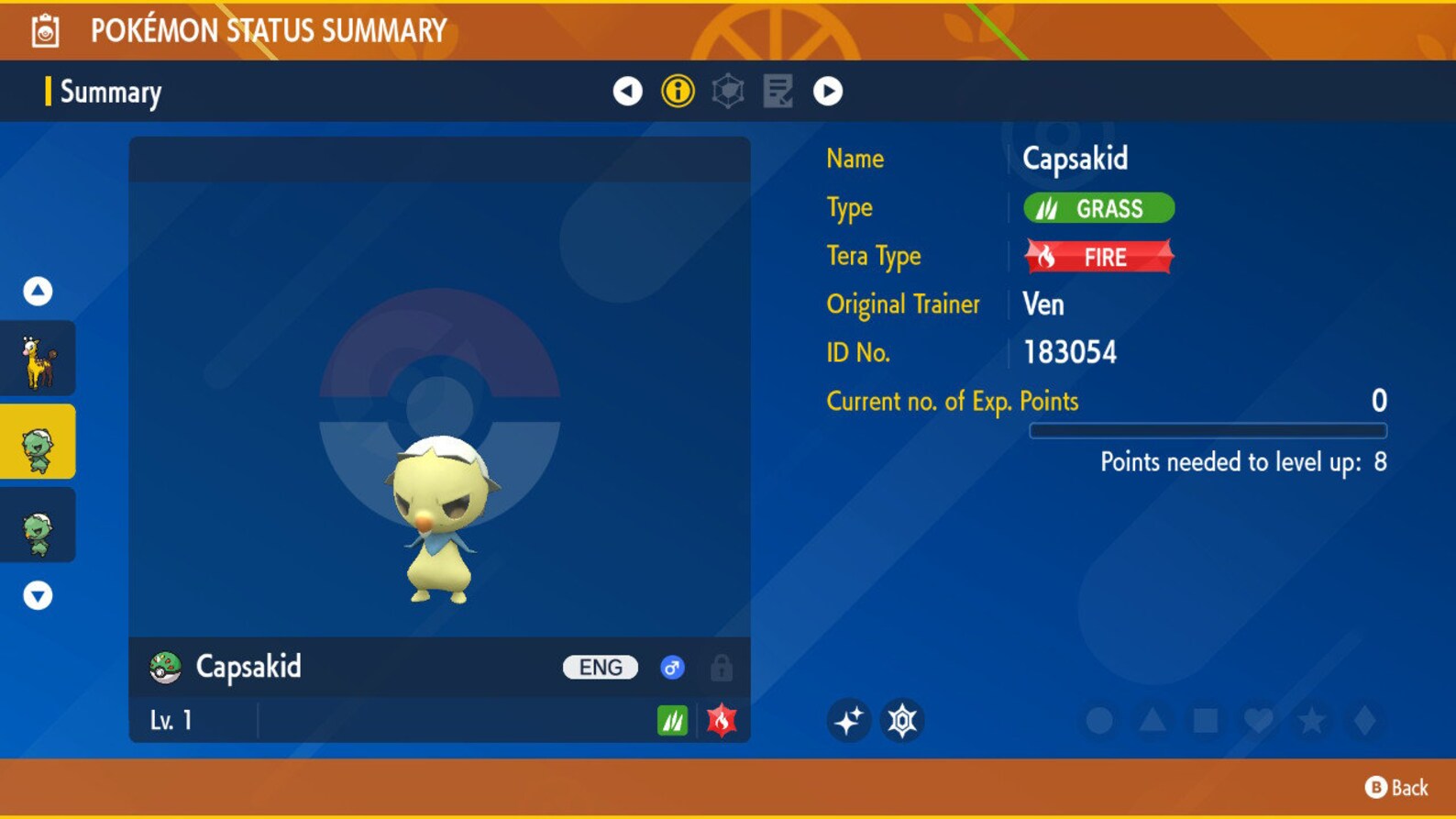Switch to the previous Pokémon thumbnail above Capsakid
Screen dimensions: 1456x819
(x=38, y=358)
